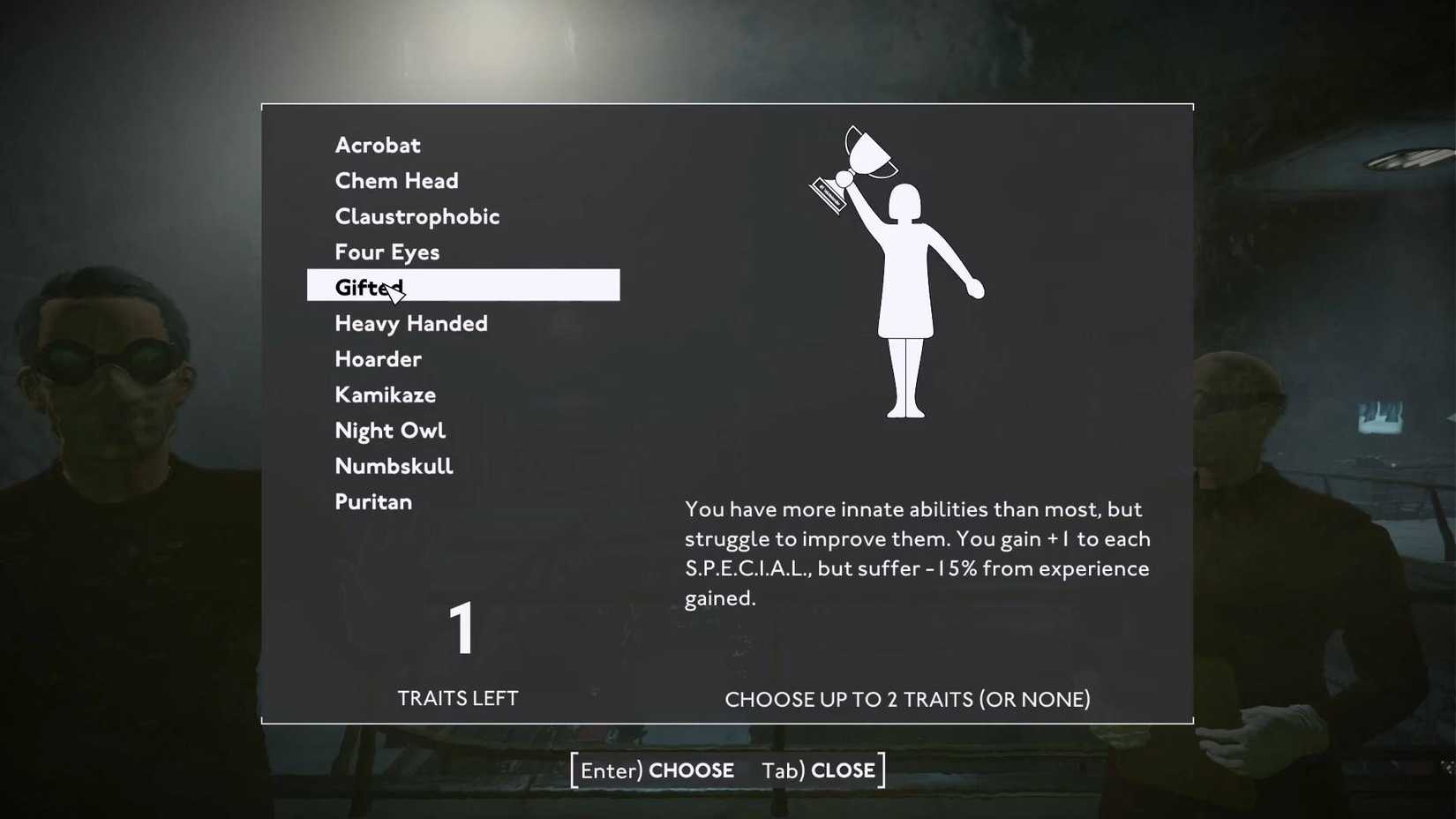Click the trait description text paragraph
This screenshot has width=1456, height=819.
point(918,552)
